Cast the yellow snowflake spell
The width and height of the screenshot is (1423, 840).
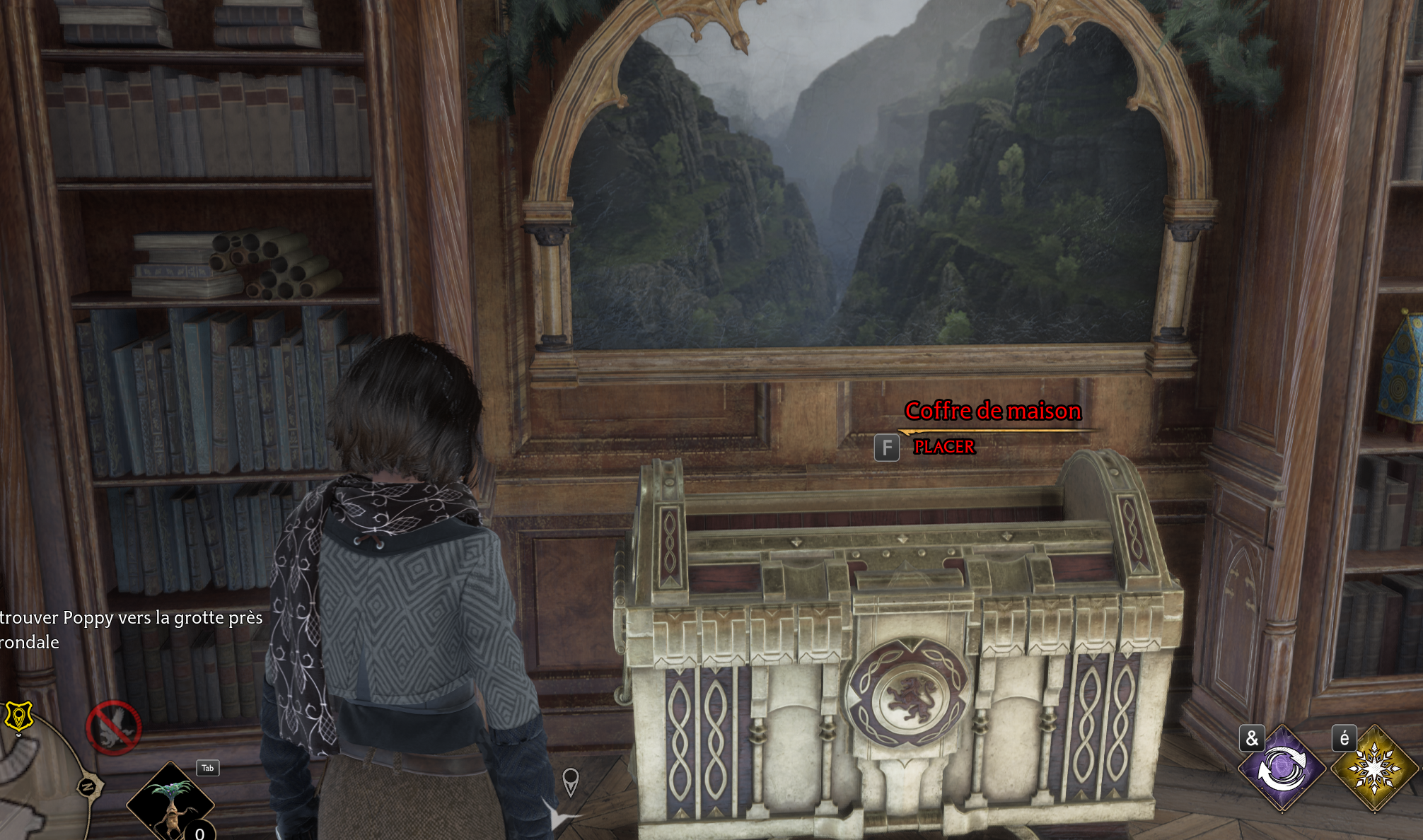(1373, 768)
